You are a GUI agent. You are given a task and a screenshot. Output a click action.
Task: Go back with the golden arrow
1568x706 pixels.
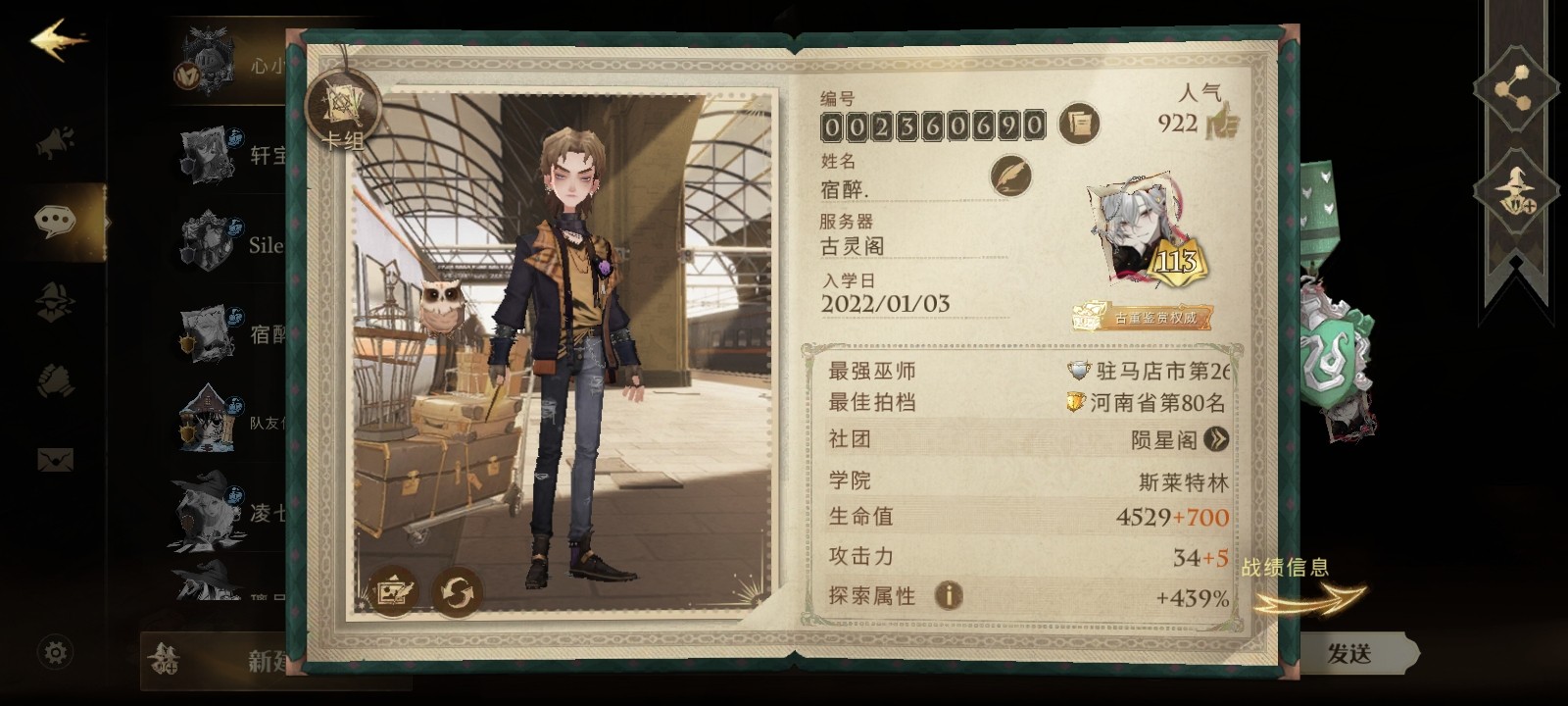click(x=58, y=40)
